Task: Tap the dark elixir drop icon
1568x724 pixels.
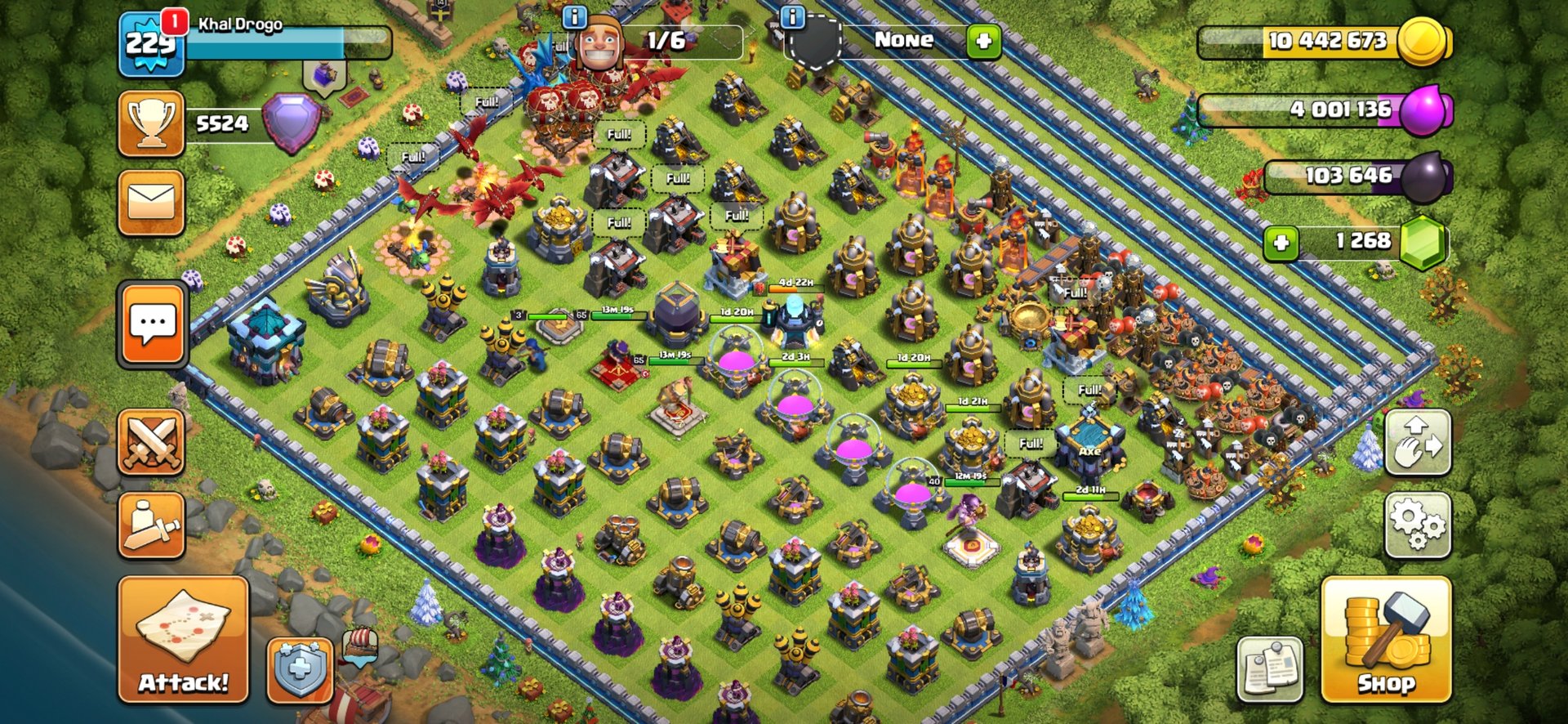Action: point(1423,177)
